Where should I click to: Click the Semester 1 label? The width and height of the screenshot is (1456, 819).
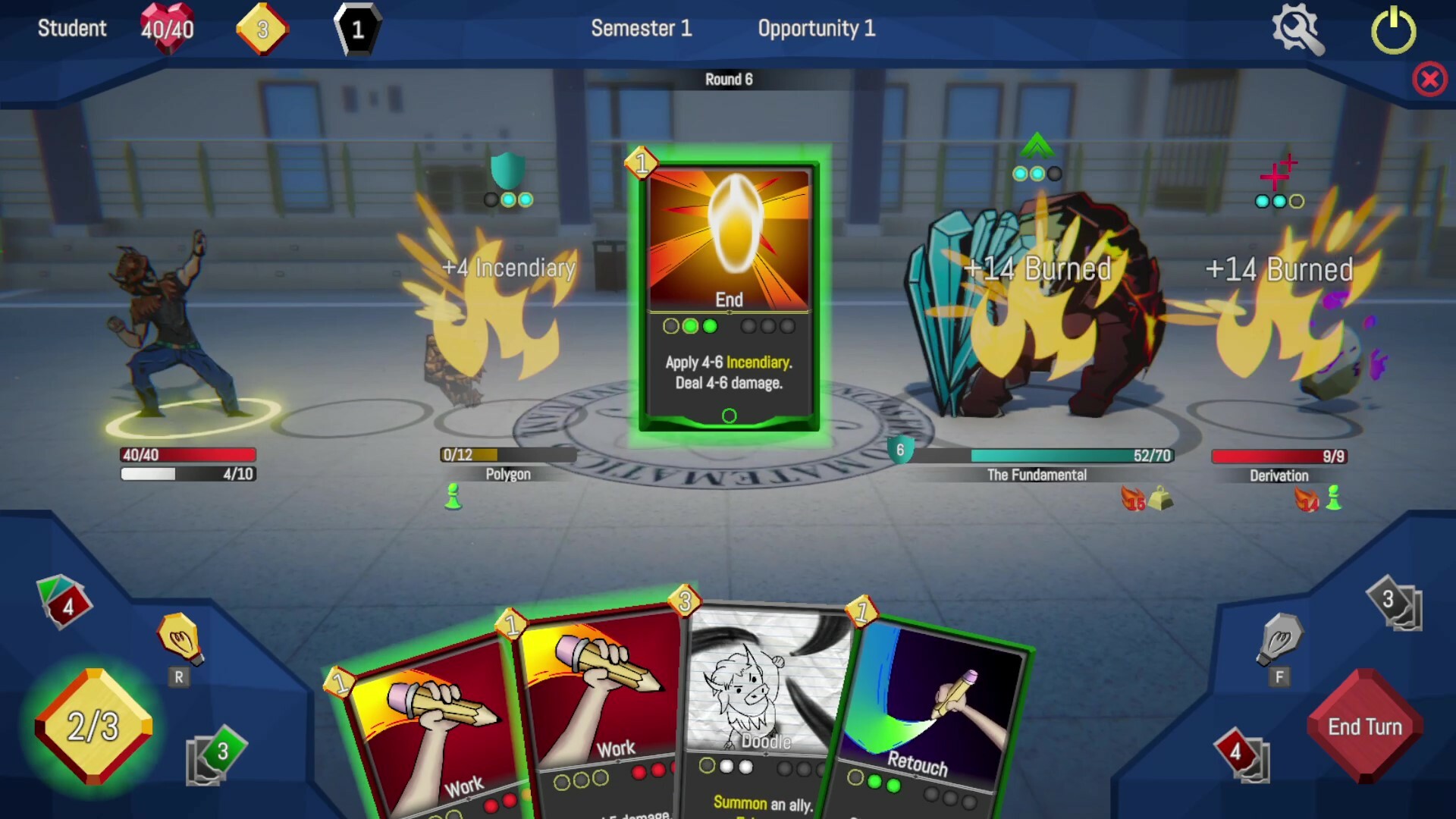click(x=641, y=29)
